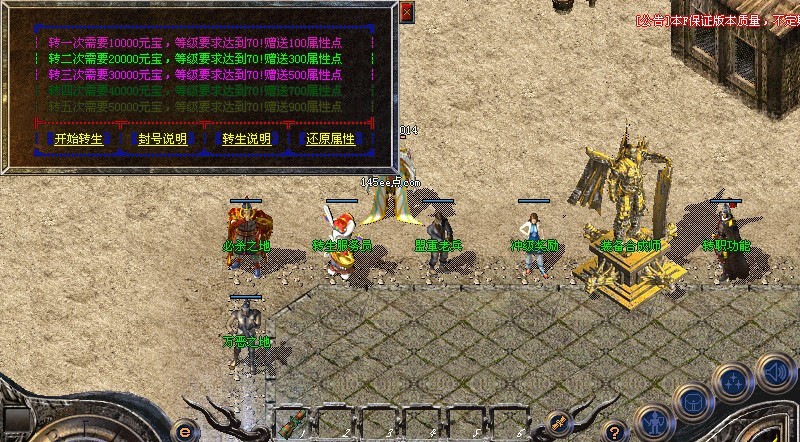Choose 开始转生 to begin rebirth
800x442 pixels.
point(76,138)
